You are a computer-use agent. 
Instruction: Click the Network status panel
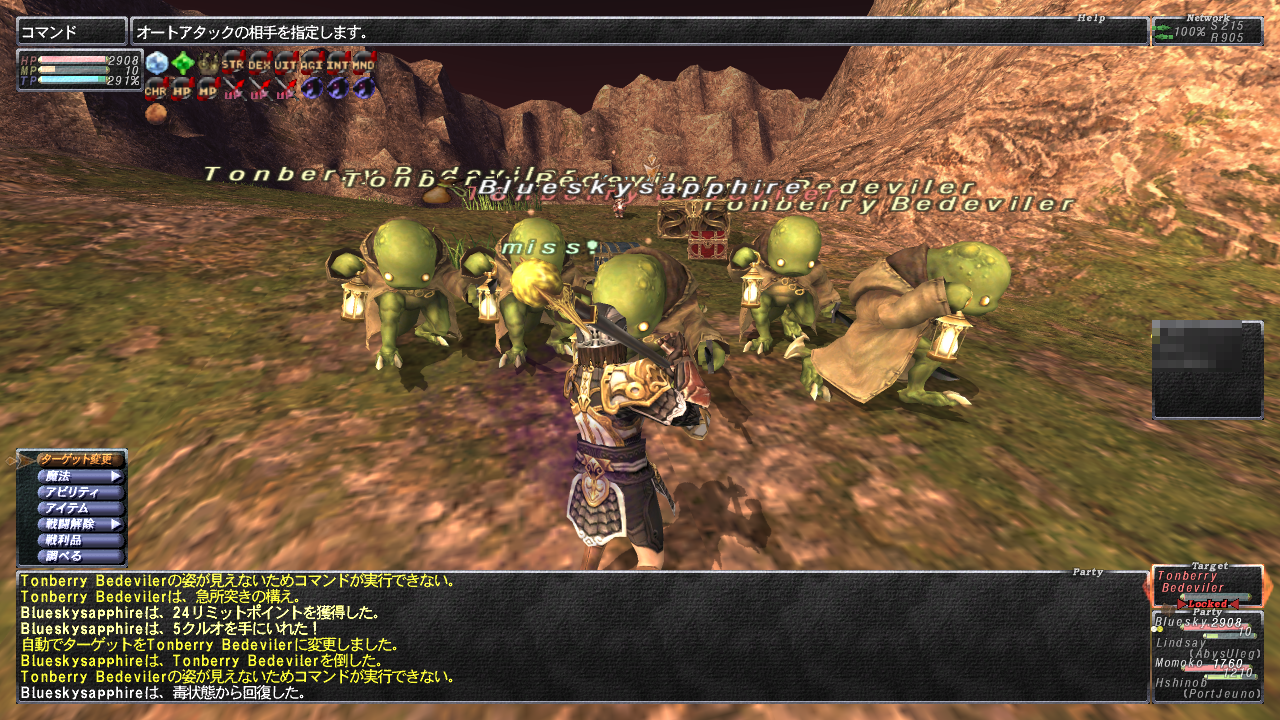pos(1207,31)
